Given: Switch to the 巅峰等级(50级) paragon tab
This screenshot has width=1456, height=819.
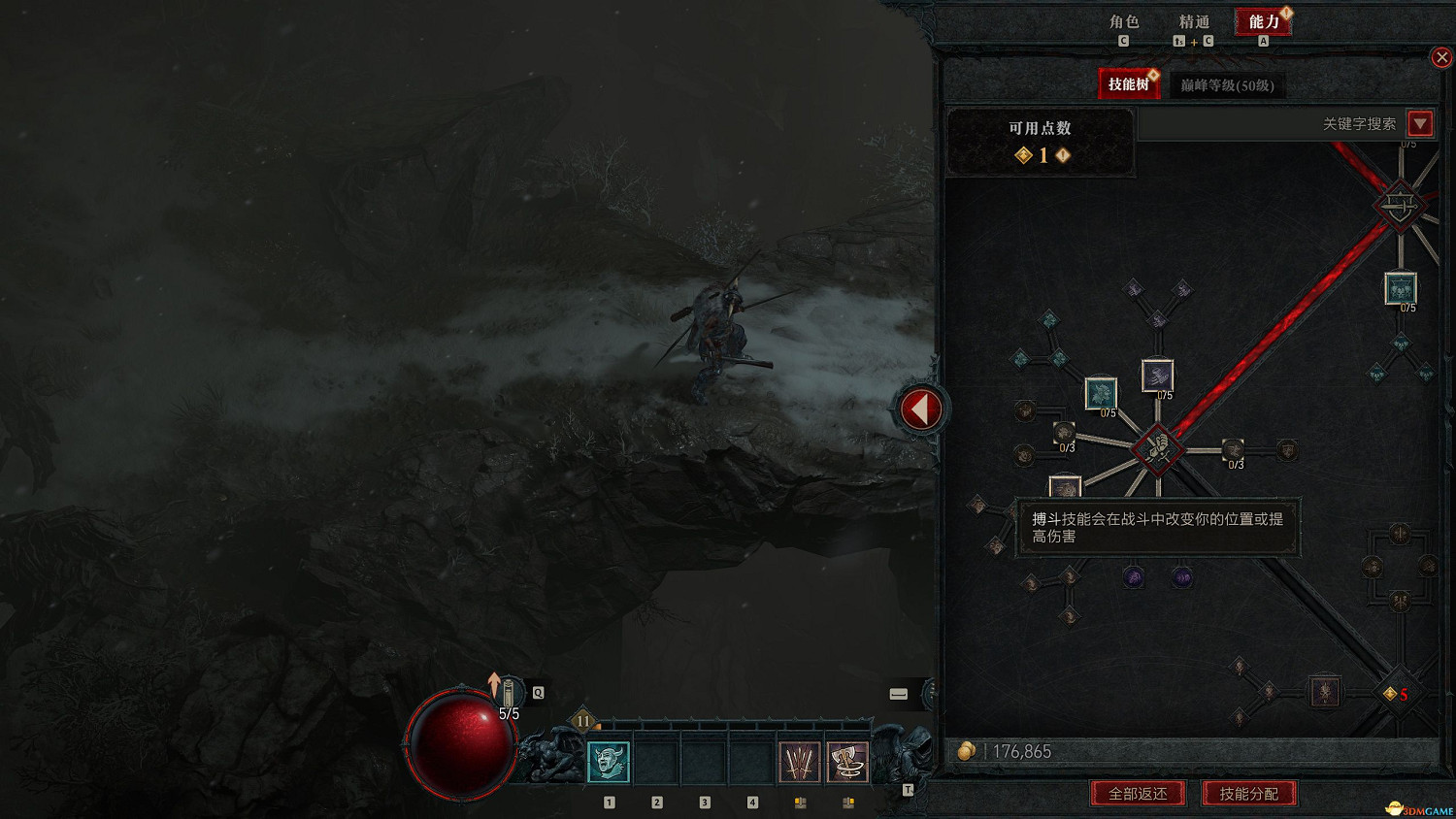Looking at the screenshot, I should 1227,85.
